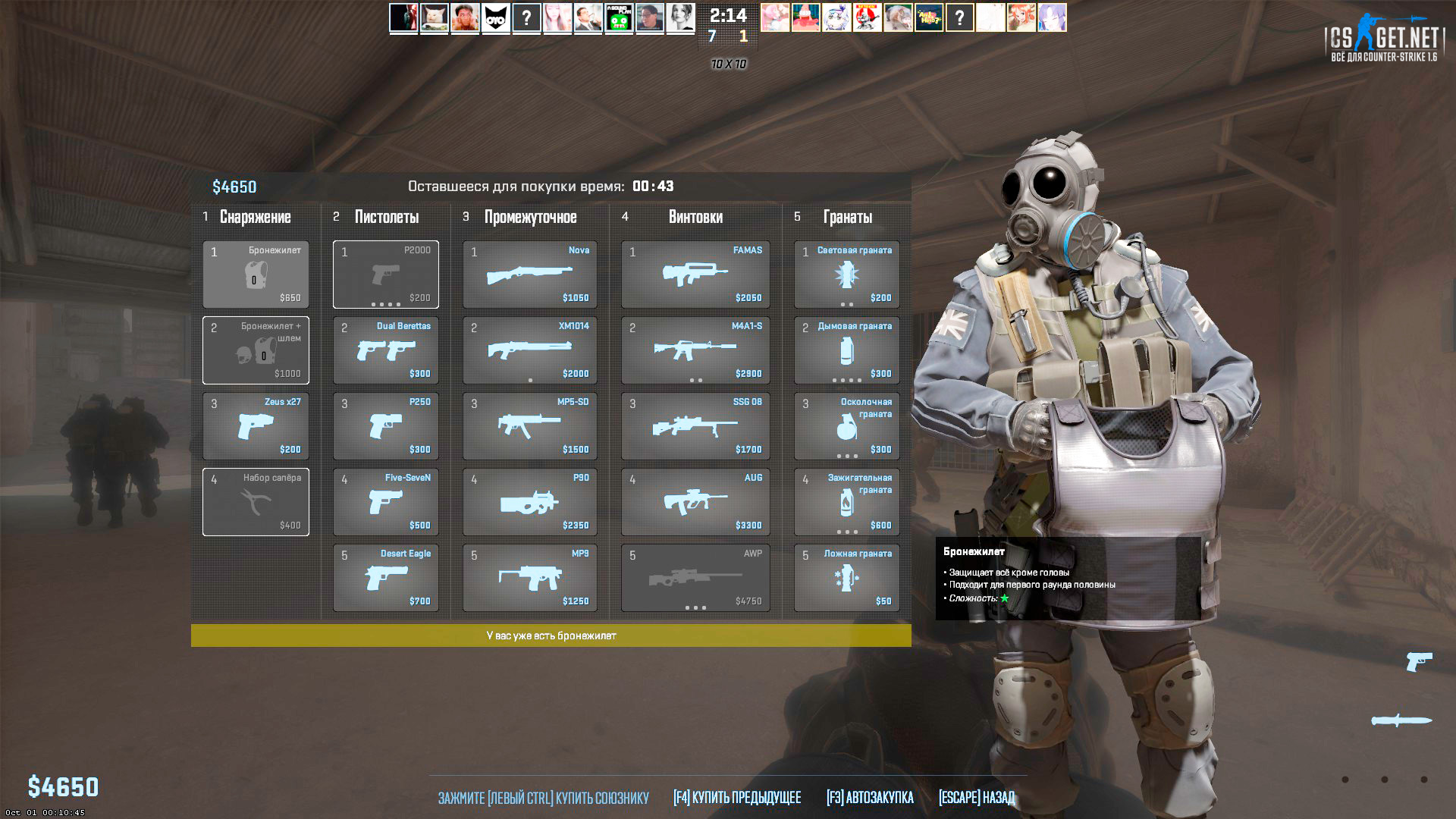Select the Desert Eagle for $700

point(386,578)
